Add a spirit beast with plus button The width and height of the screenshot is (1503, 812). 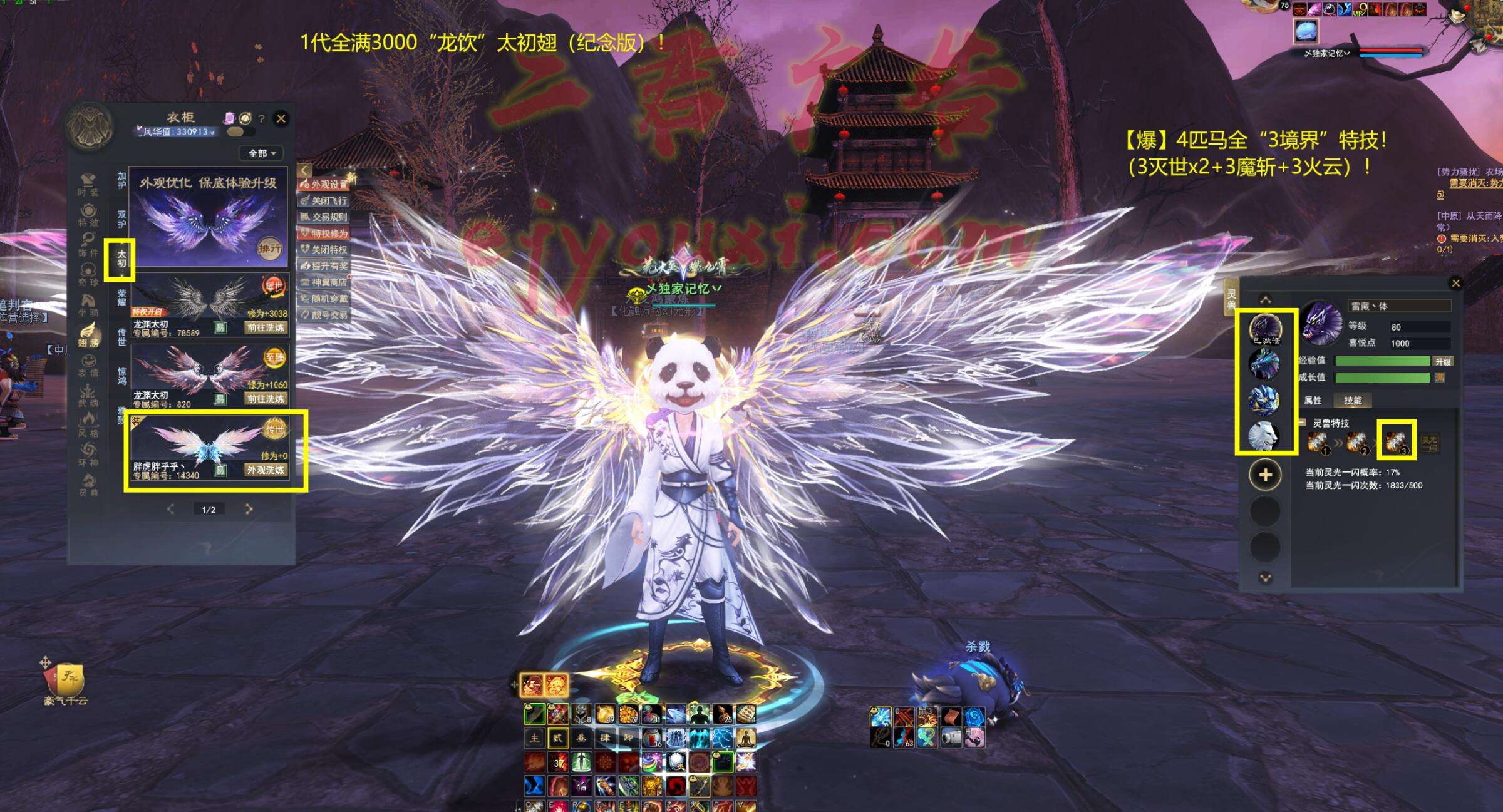[x=1264, y=475]
